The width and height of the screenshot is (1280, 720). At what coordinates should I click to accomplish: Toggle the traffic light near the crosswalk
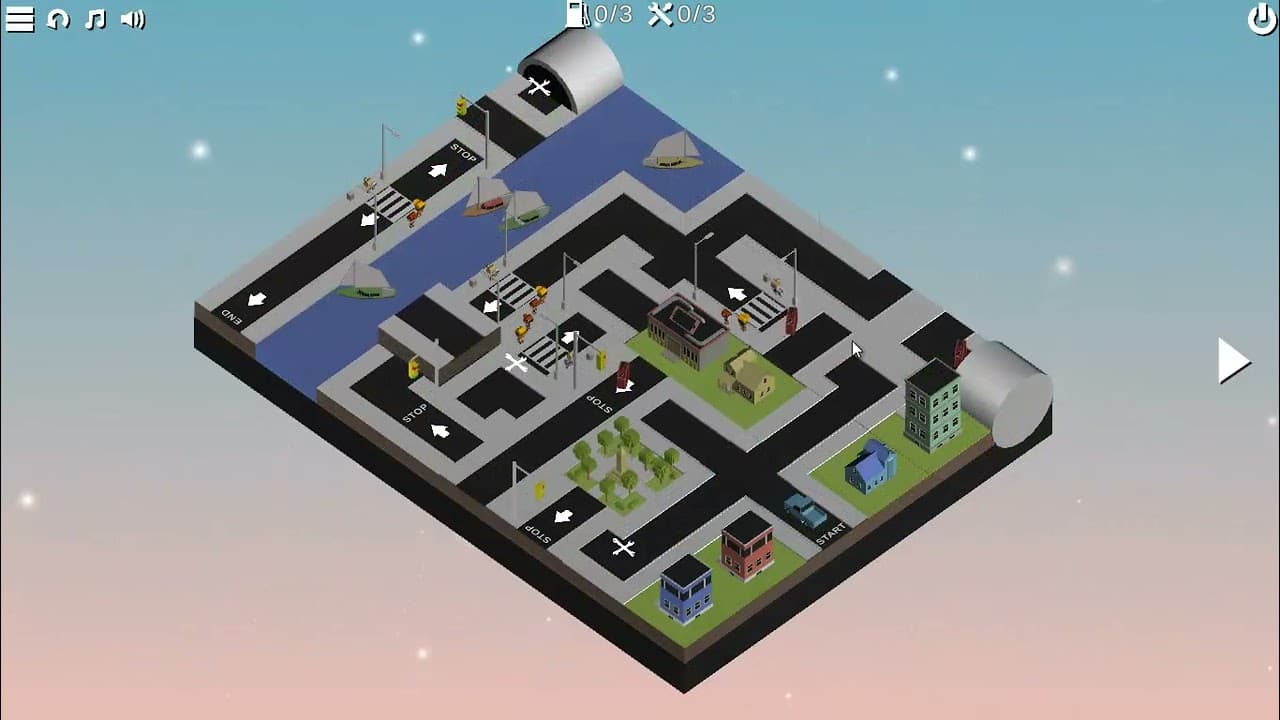pyautogui.click(x=600, y=358)
